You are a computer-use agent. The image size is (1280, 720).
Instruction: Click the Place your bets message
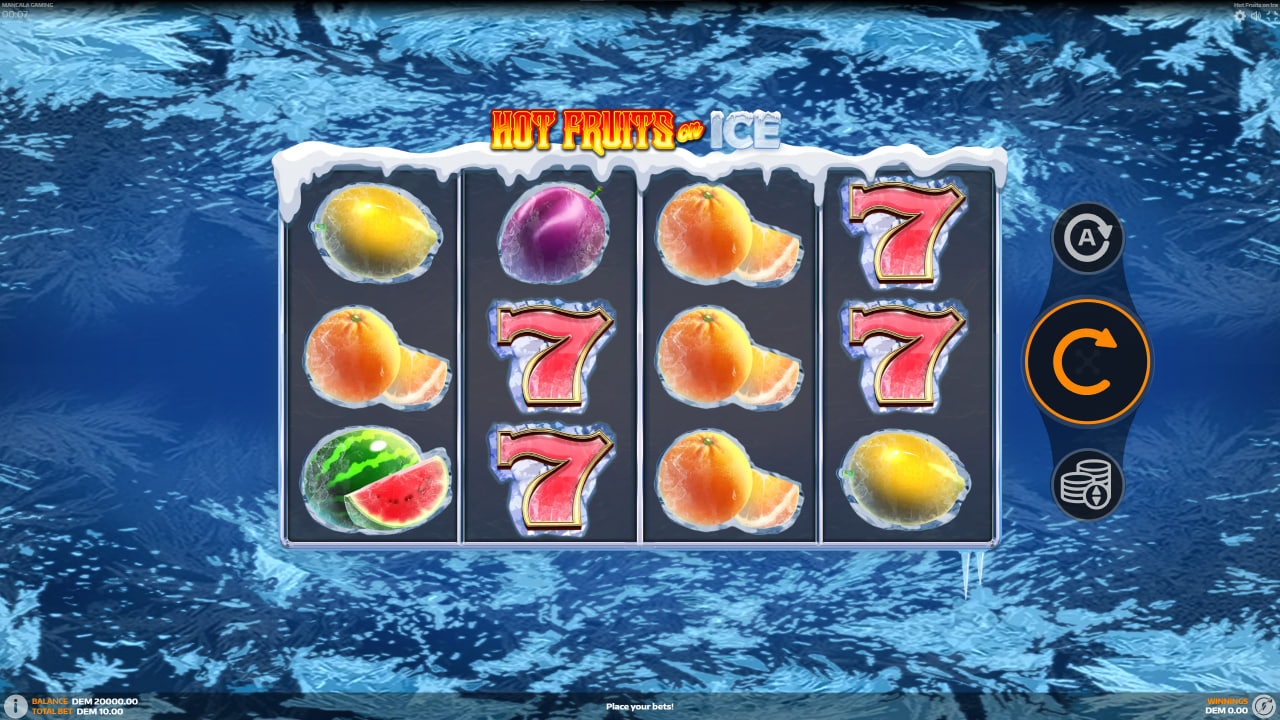639,705
